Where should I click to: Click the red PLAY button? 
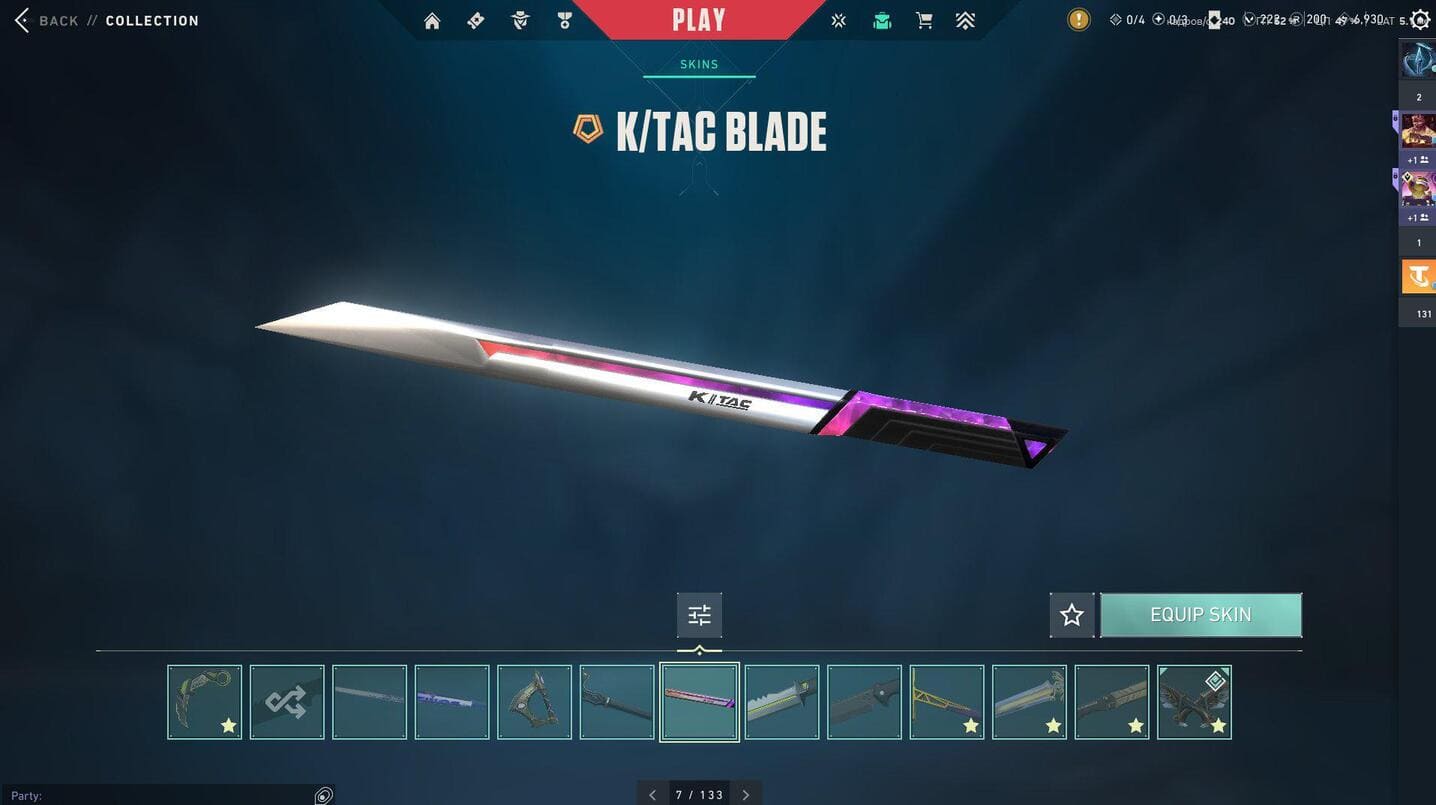click(x=699, y=20)
